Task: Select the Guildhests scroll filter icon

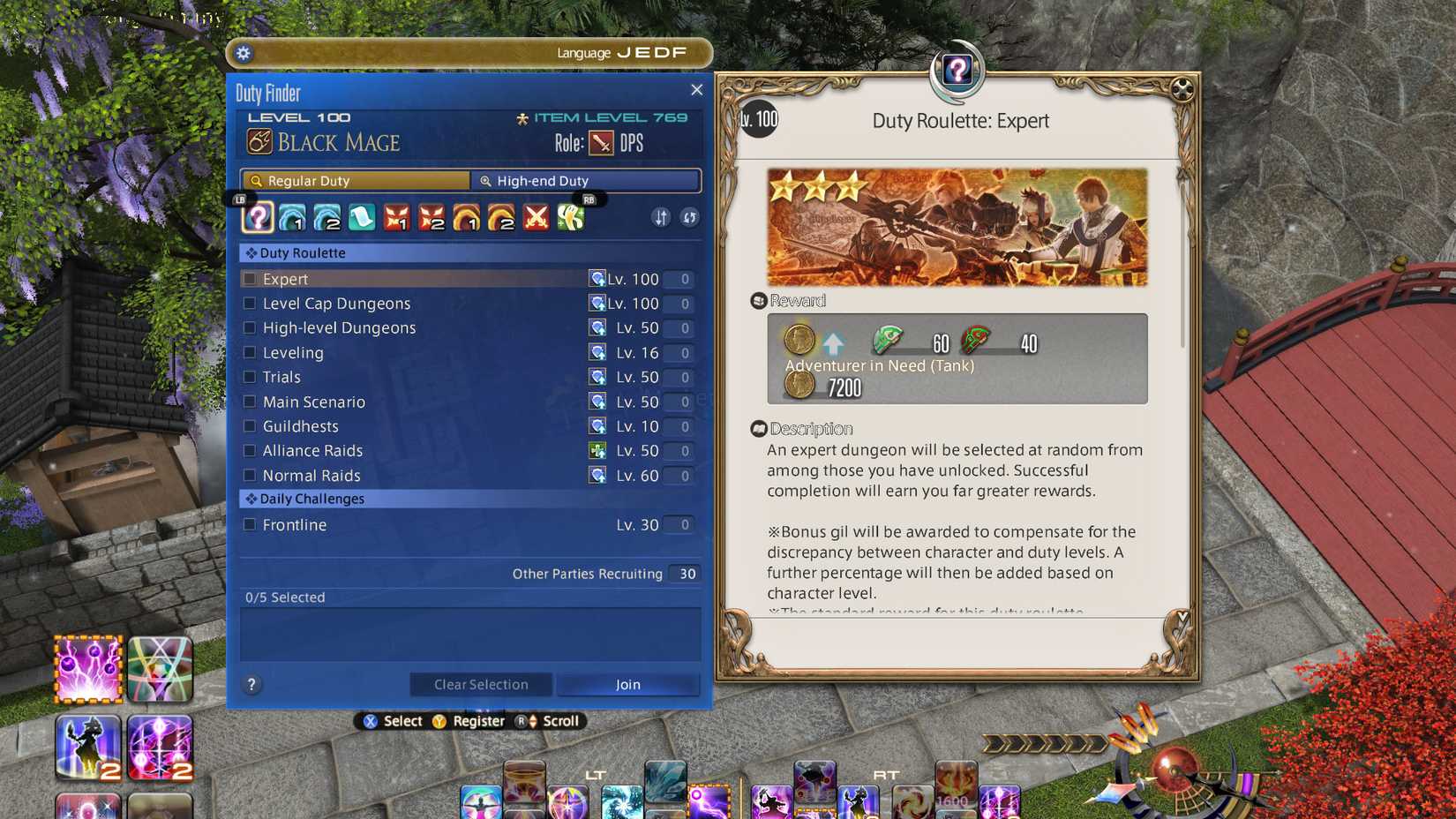Action: (x=363, y=217)
